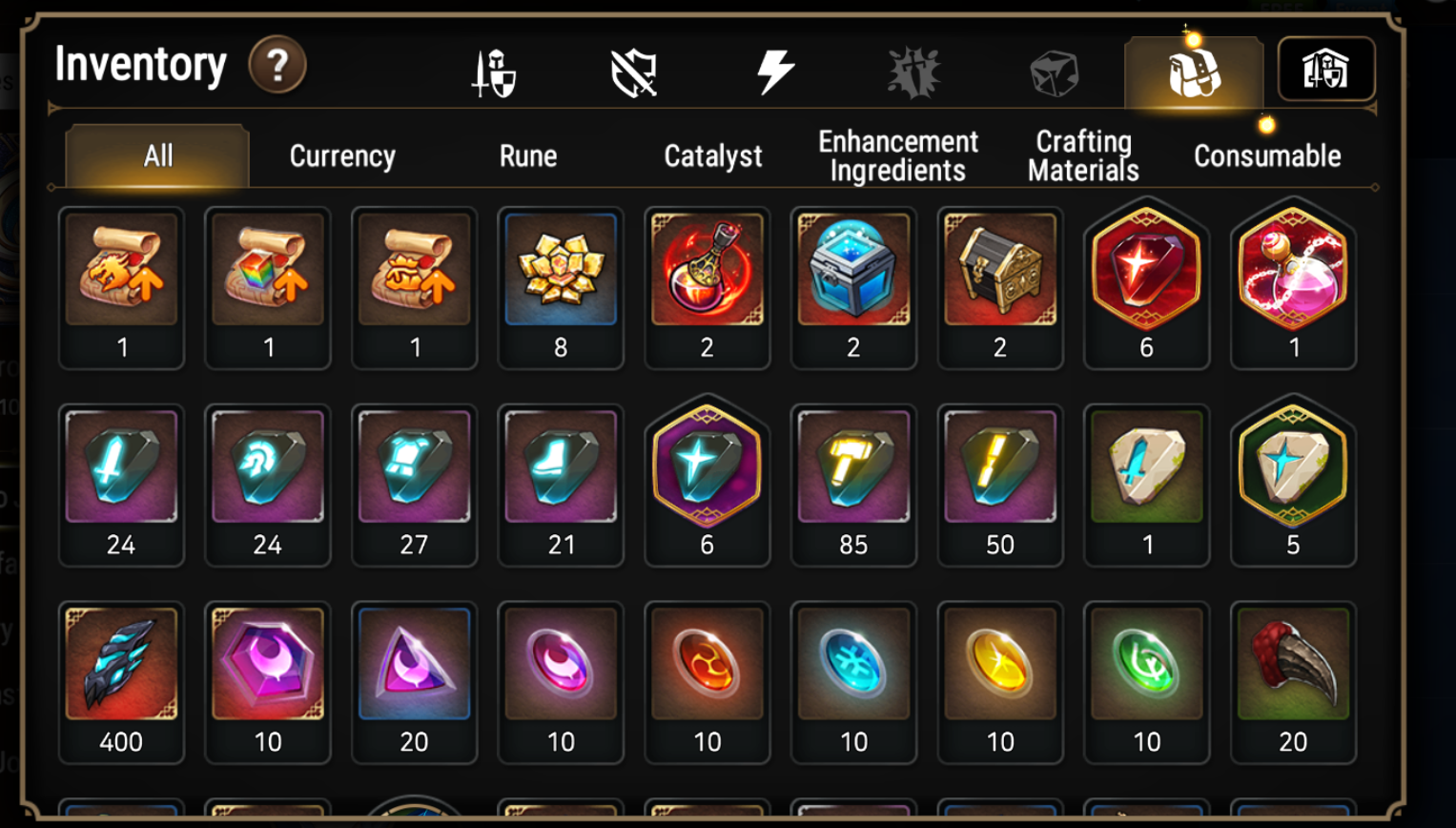
Task: Switch to the Catalyst tab
Action: 713,155
